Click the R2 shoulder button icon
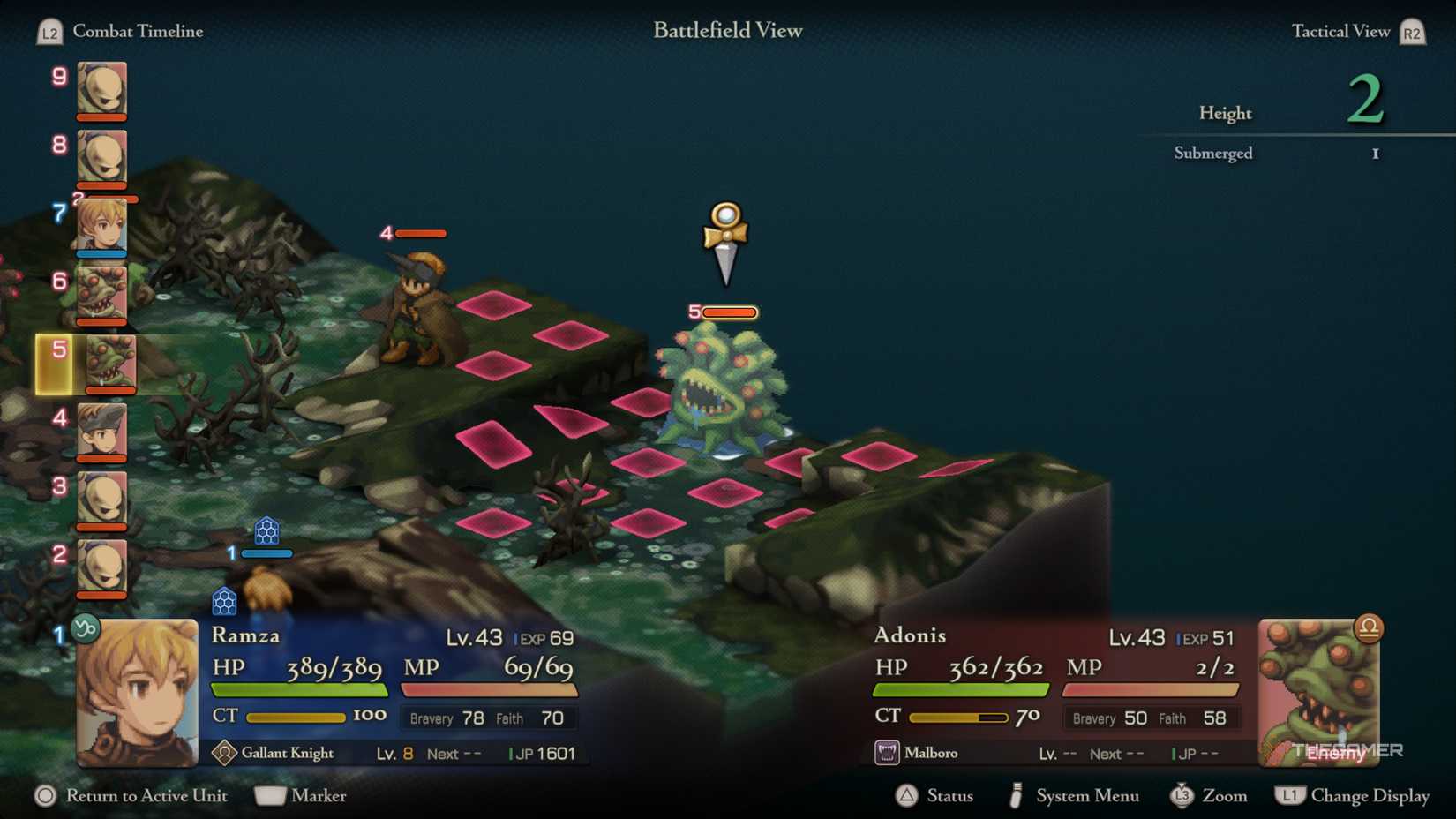This screenshot has height=819, width=1456. coord(1411,31)
